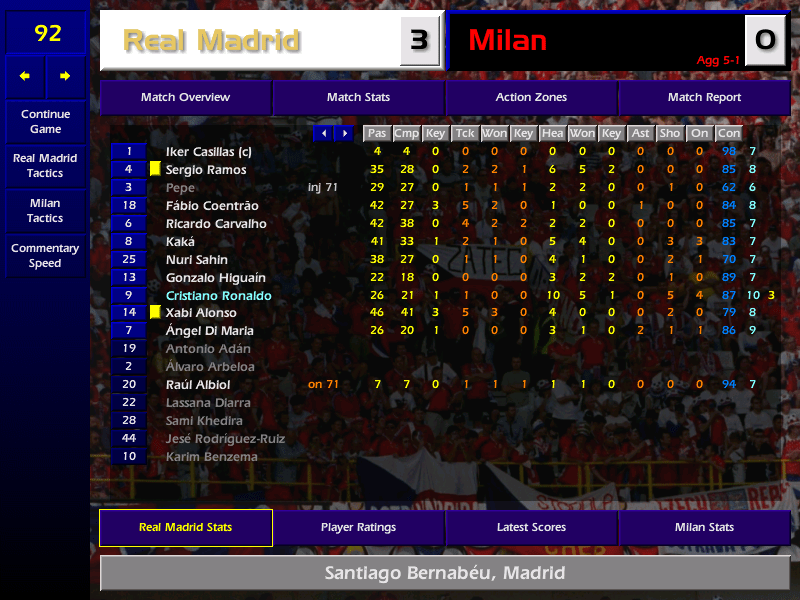The width and height of the screenshot is (800, 600).
Task: Click the stats column left scroll arrow
Action: pyautogui.click(x=323, y=133)
